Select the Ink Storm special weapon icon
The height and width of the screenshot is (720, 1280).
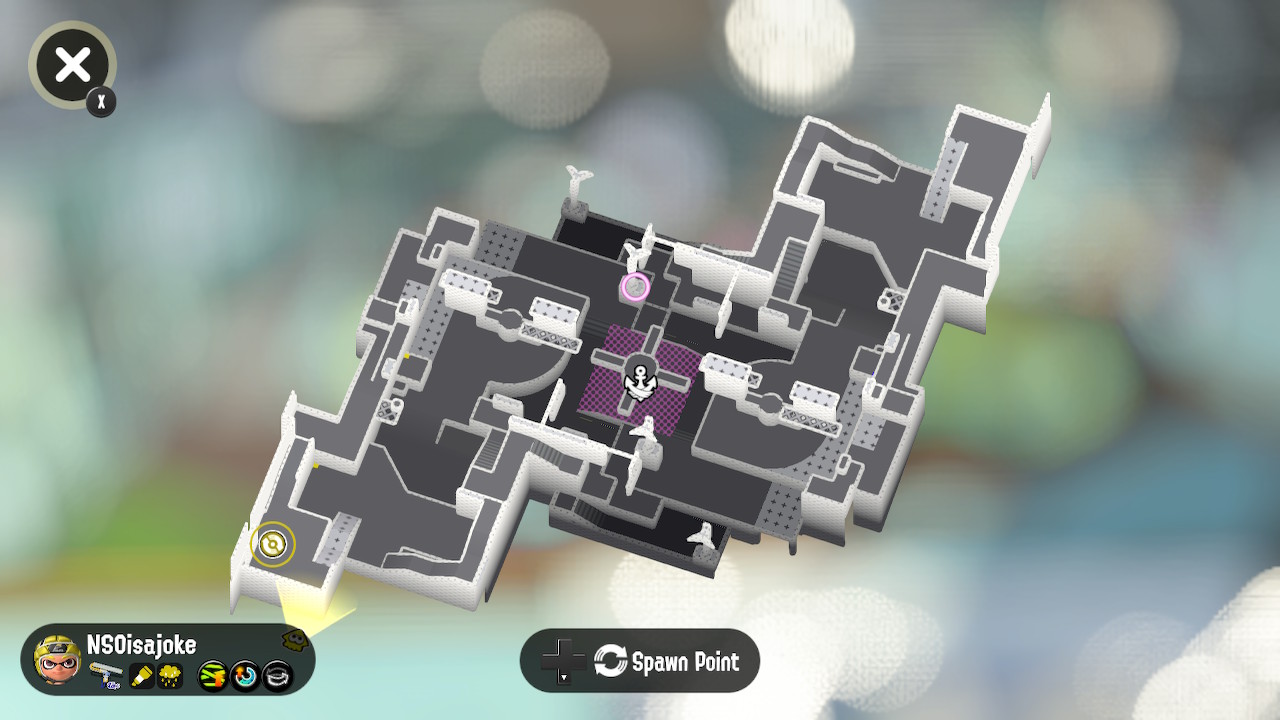pos(170,675)
